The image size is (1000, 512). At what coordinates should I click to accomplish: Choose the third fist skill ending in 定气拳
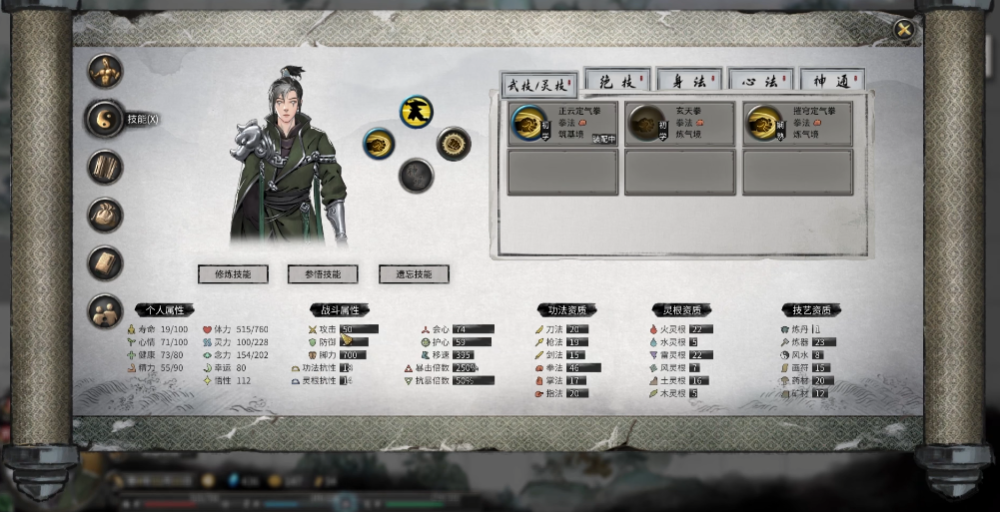pyautogui.click(x=797, y=124)
